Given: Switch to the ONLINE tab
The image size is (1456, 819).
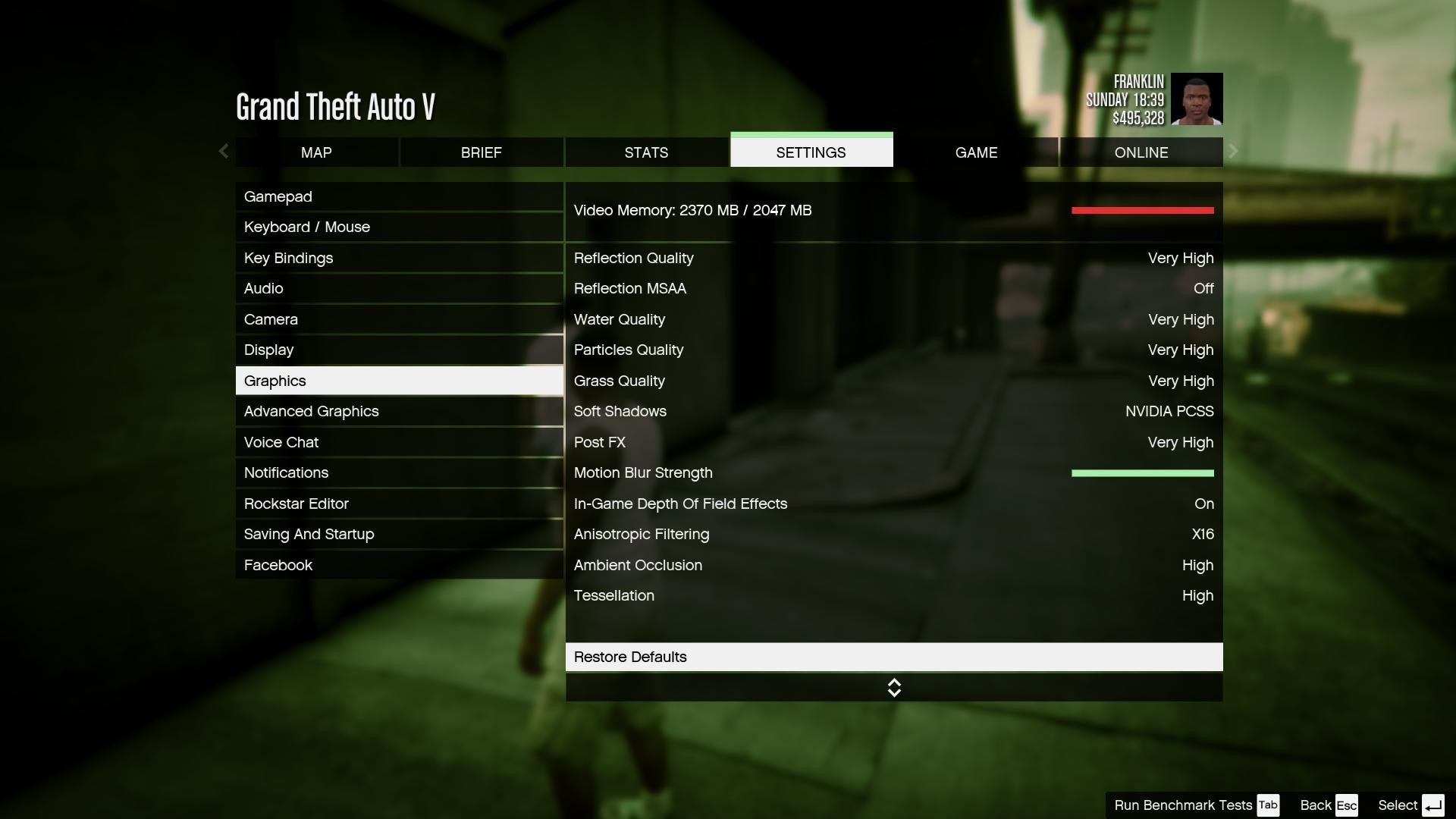Looking at the screenshot, I should pos(1141,152).
